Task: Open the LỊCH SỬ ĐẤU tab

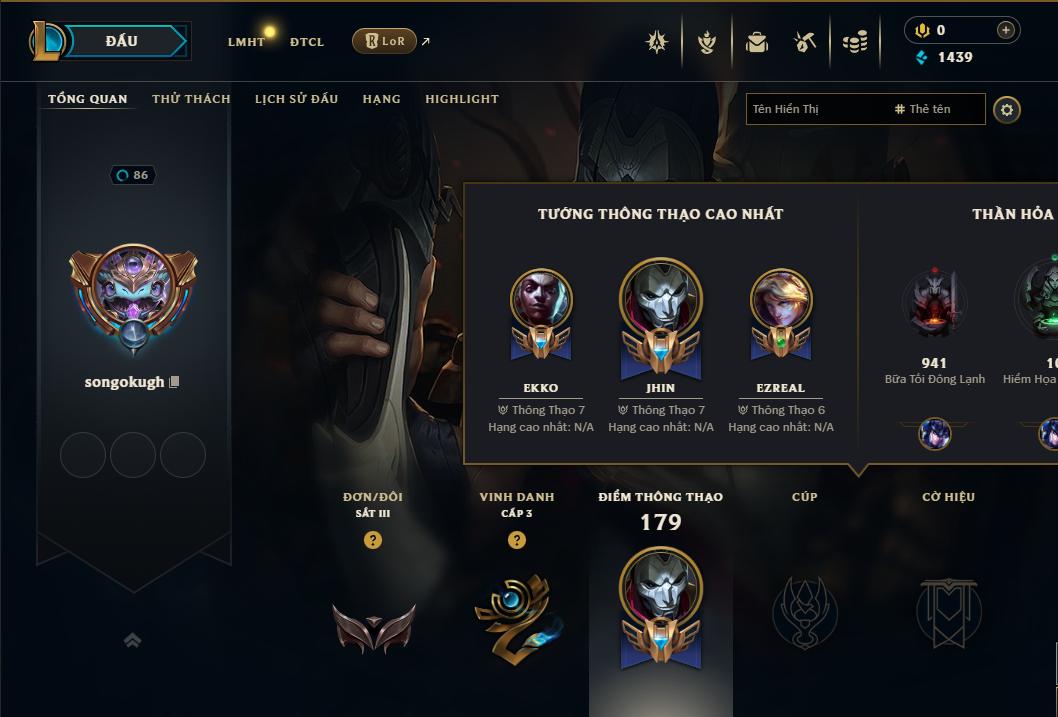Action: coord(296,99)
